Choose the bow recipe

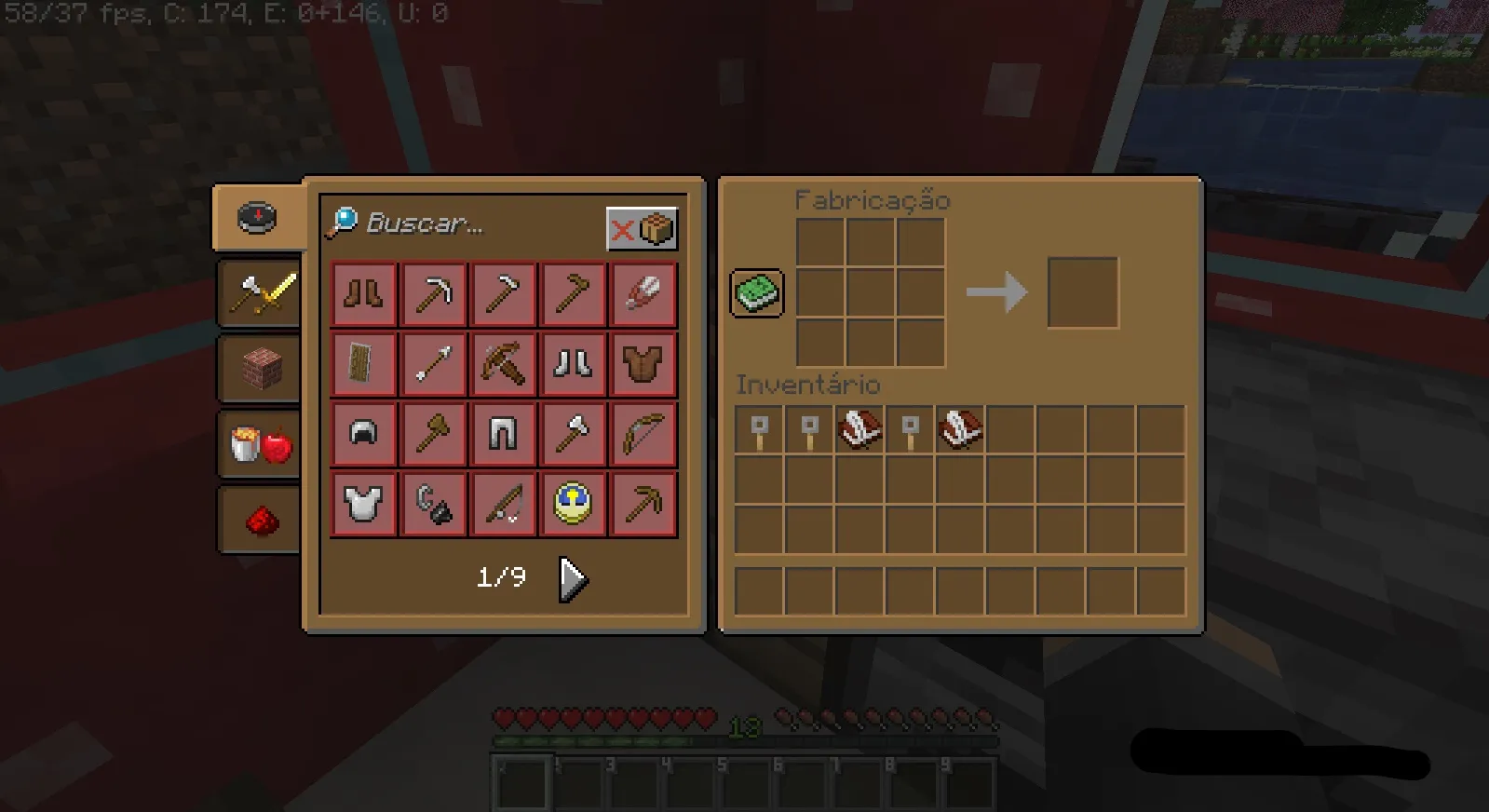[x=643, y=433]
